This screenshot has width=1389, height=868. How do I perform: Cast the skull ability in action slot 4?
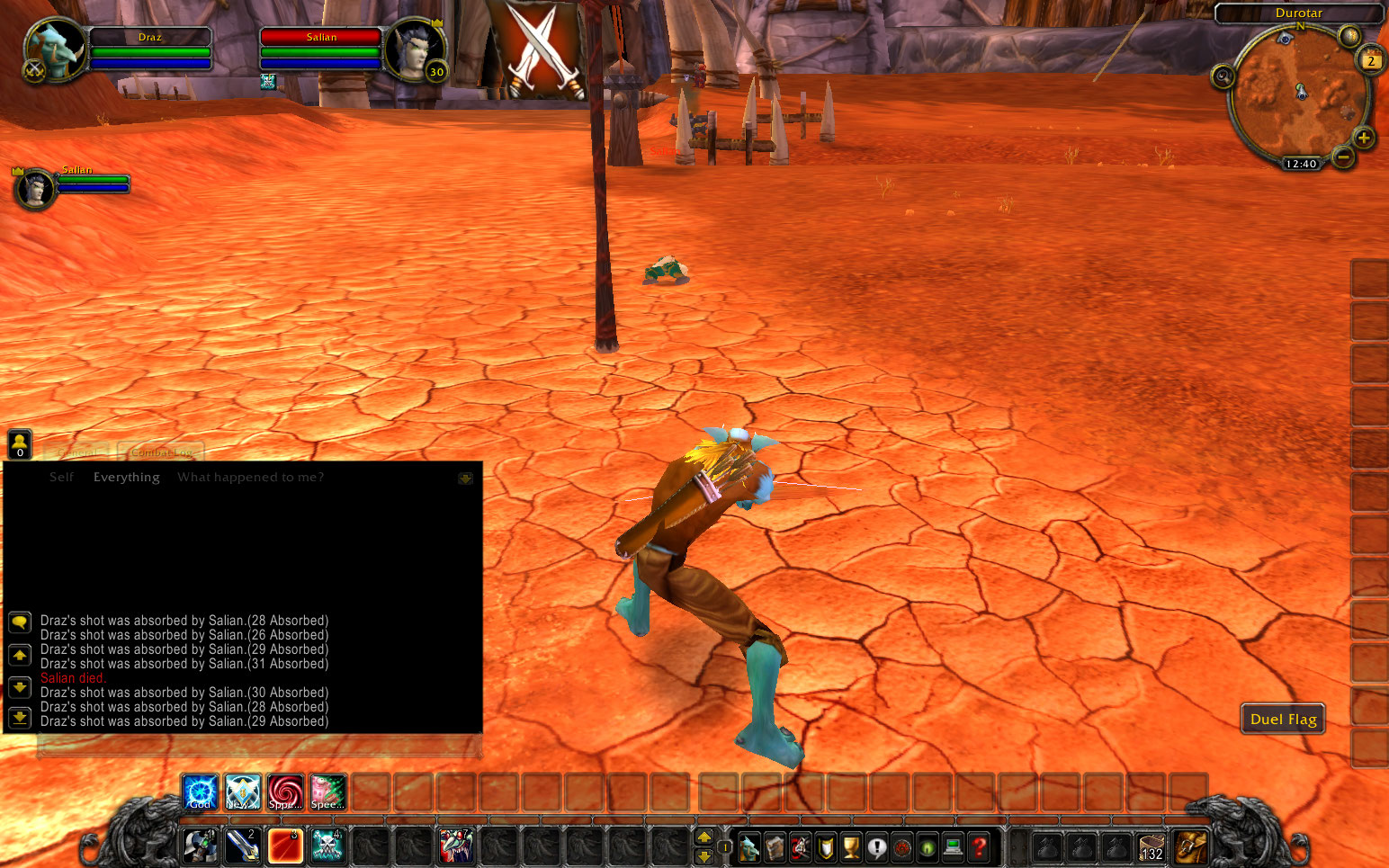click(328, 846)
